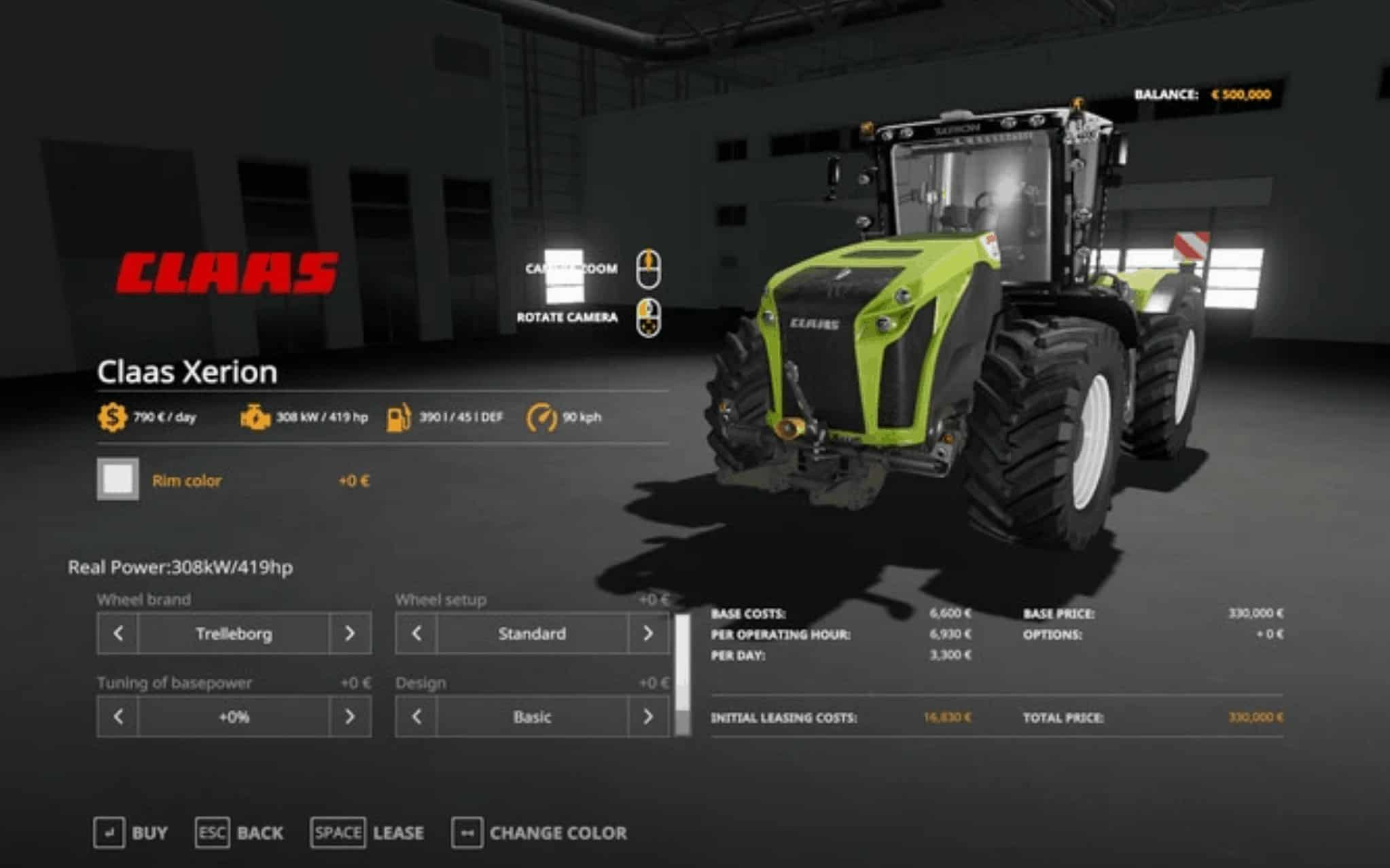Viewport: 1390px width, 868px height.
Task: Increase the tuning of basepower
Action: tap(350, 717)
